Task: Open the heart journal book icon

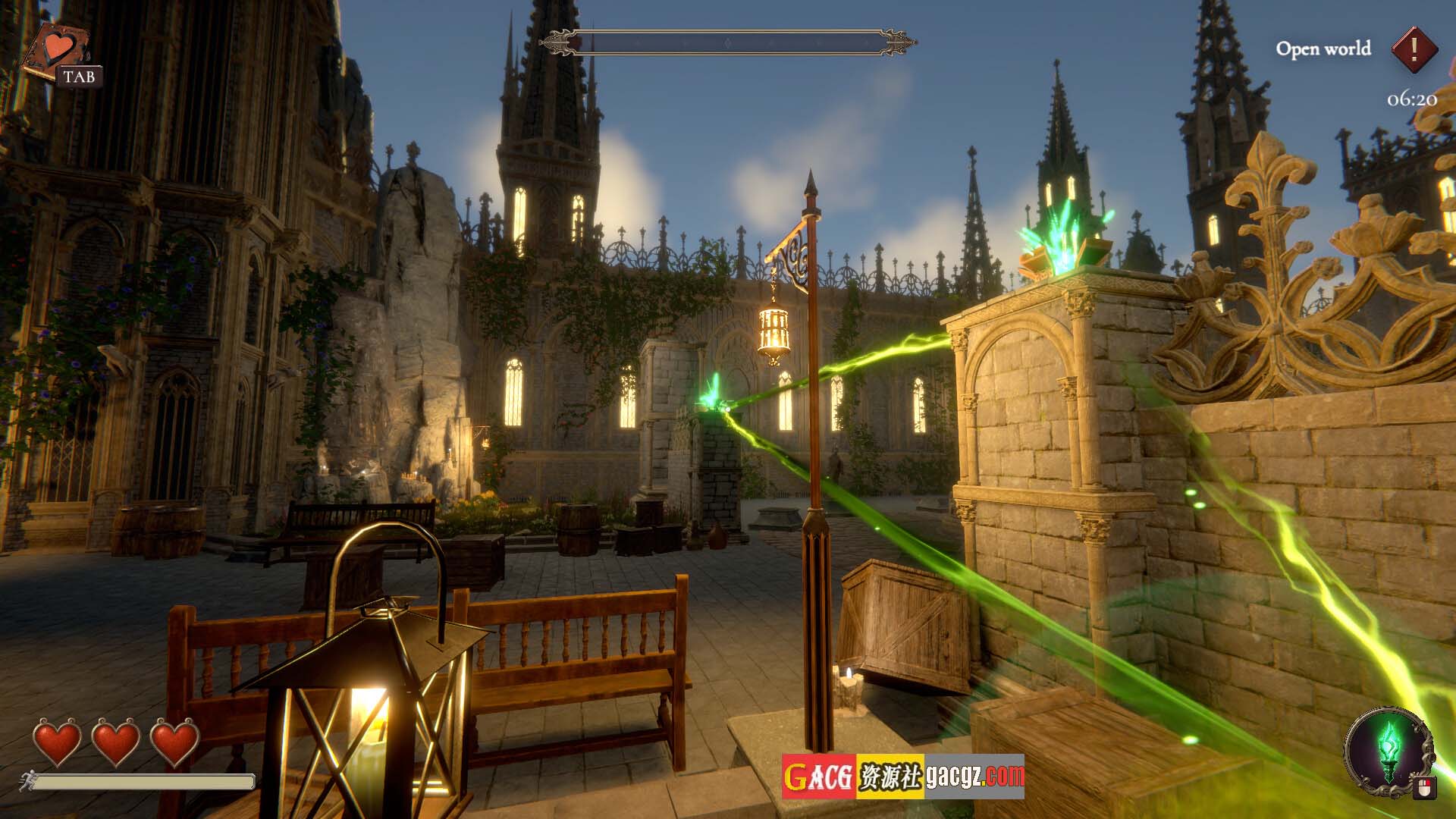Action: [55, 50]
